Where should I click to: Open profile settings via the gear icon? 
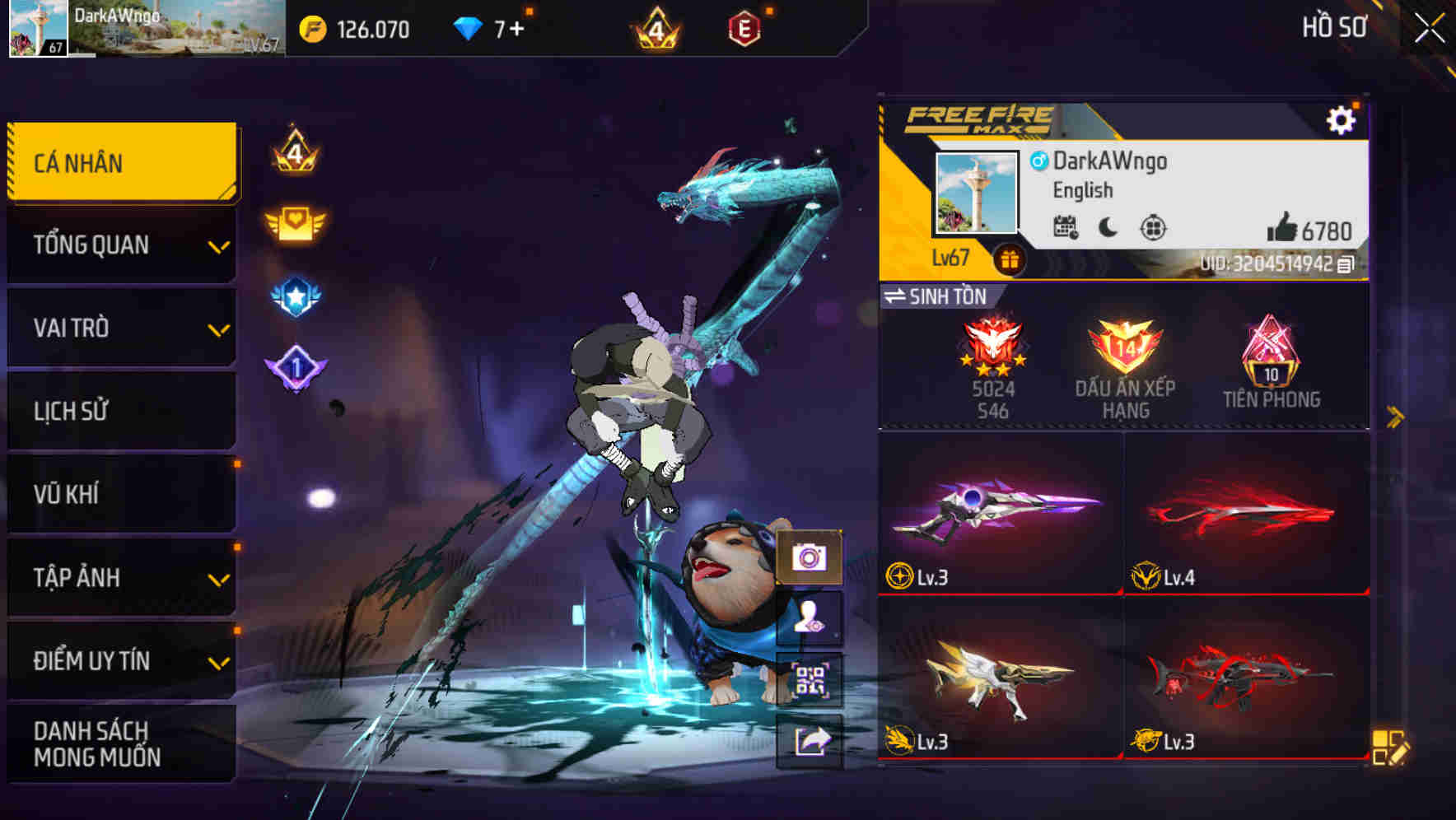[x=1342, y=119]
